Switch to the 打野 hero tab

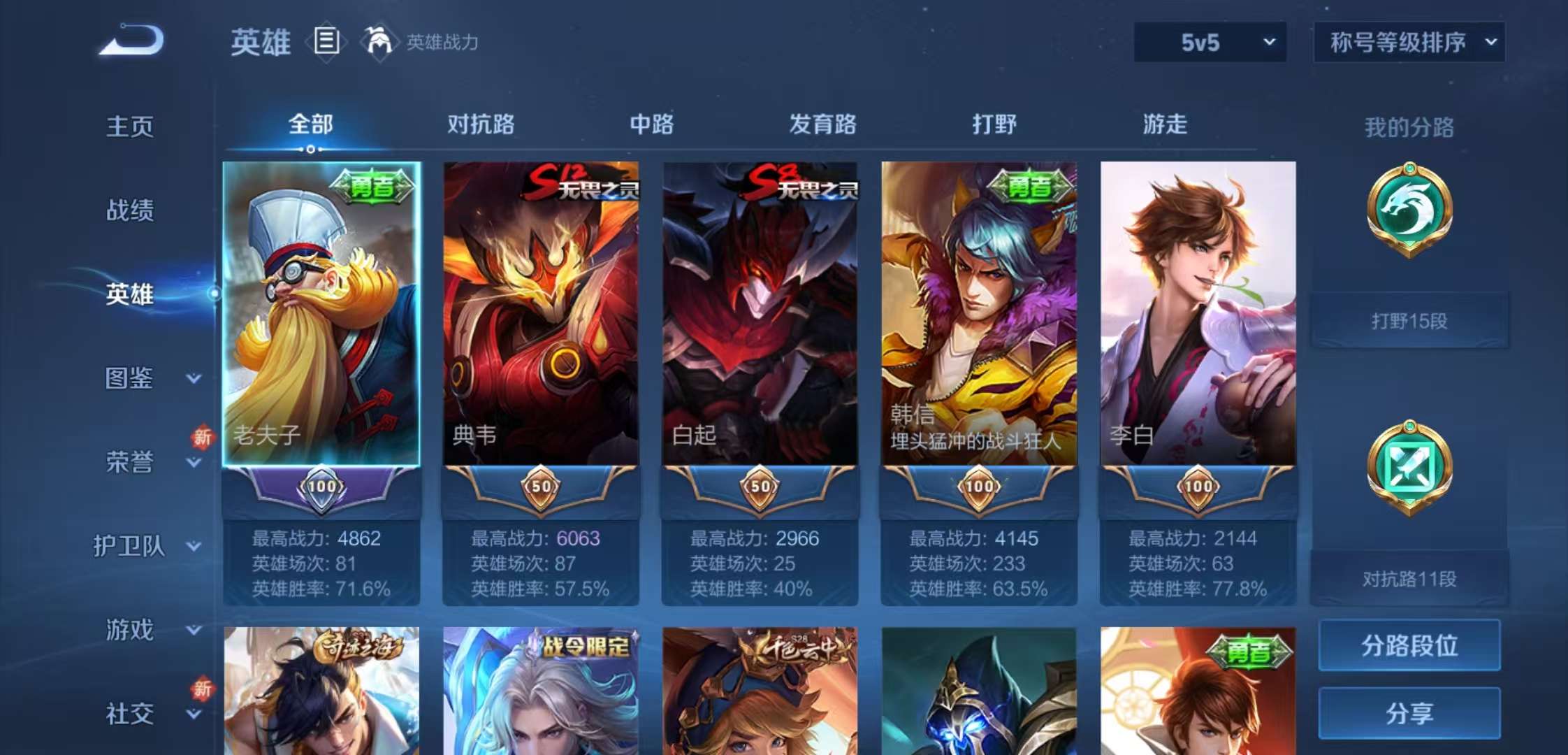pos(994,124)
